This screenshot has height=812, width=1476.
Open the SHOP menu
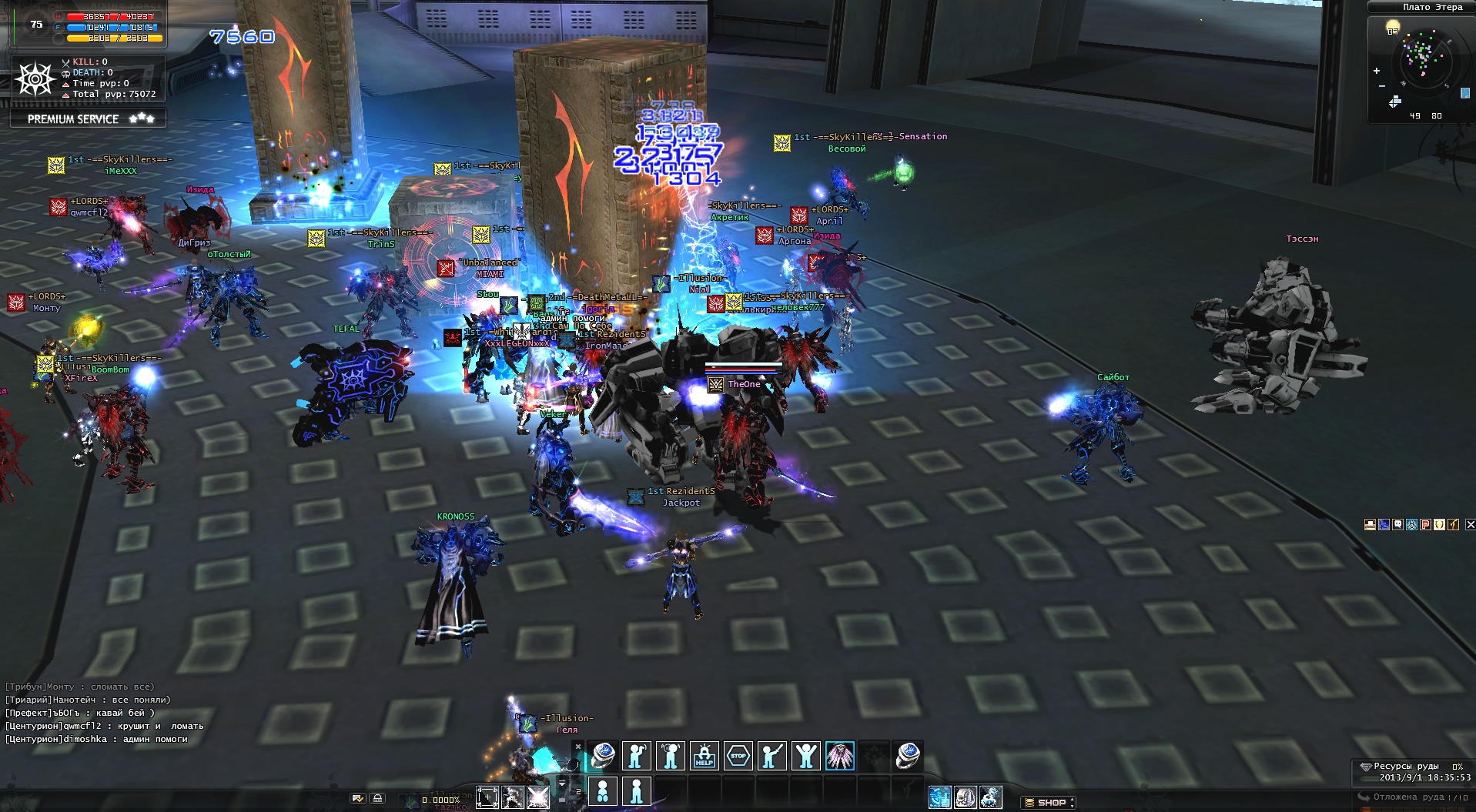(1048, 802)
